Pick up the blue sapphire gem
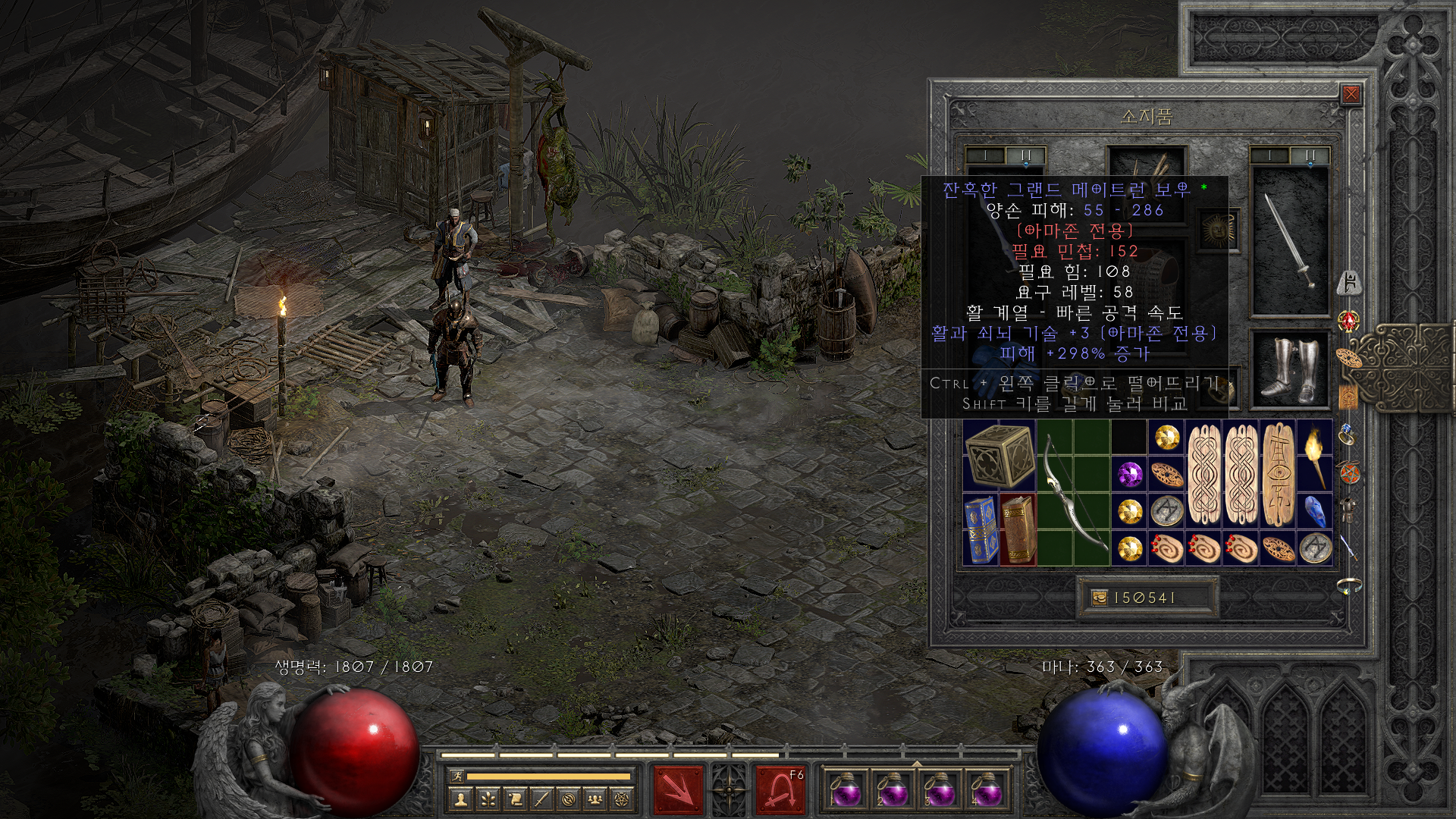The width and height of the screenshot is (1456, 819). pyautogui.click(x=1315, y=511)
